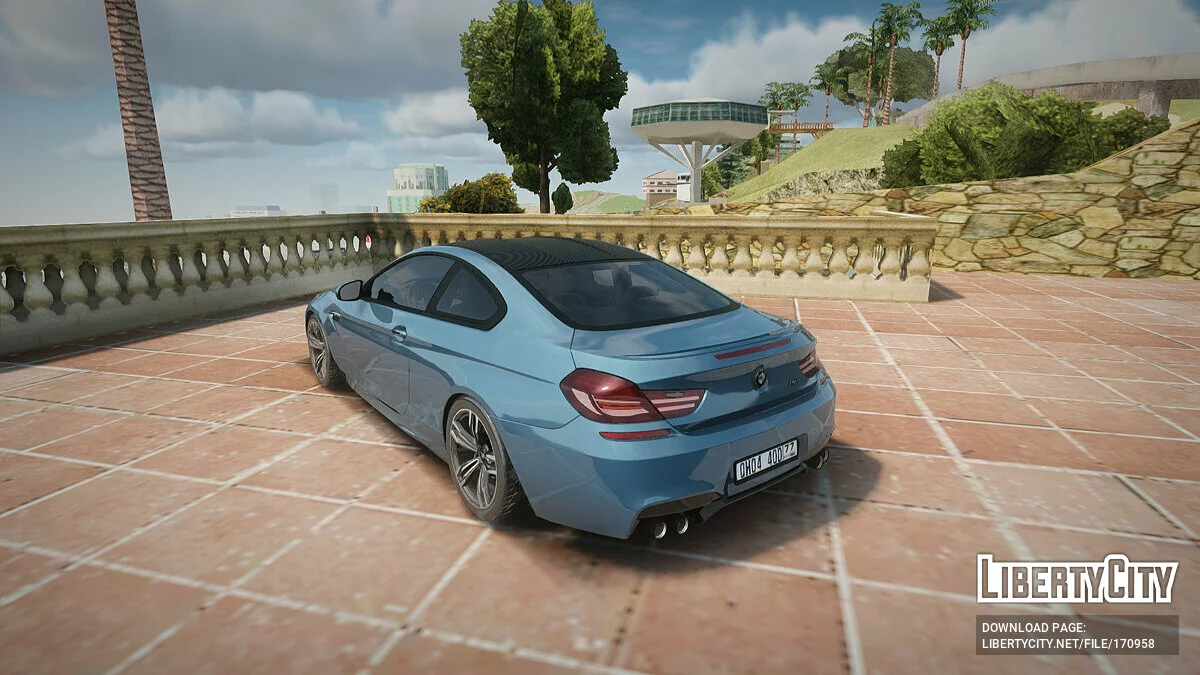Click the LibertyCity watermark logo
The image size is (1200, 675).
[x=1076, y=579]
